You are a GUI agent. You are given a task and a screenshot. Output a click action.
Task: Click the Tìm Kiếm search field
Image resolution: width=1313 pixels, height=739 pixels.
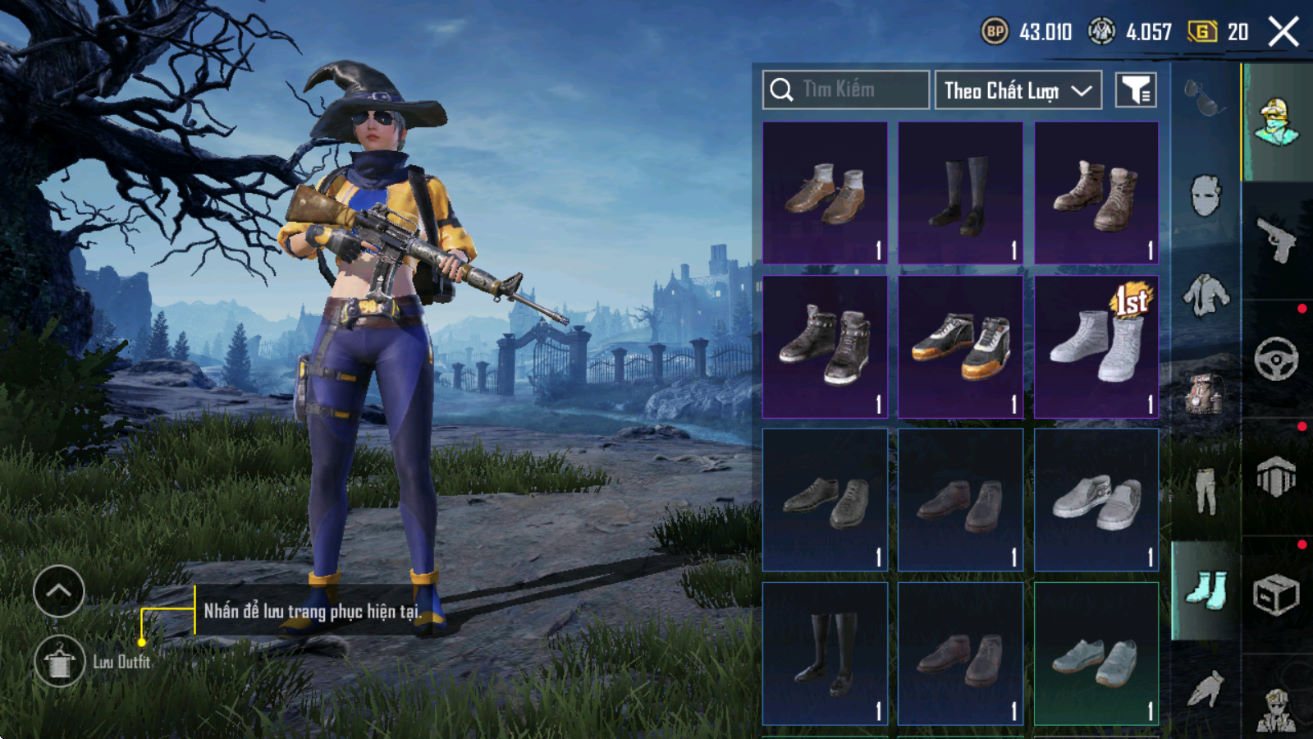[x=846, y=90]
